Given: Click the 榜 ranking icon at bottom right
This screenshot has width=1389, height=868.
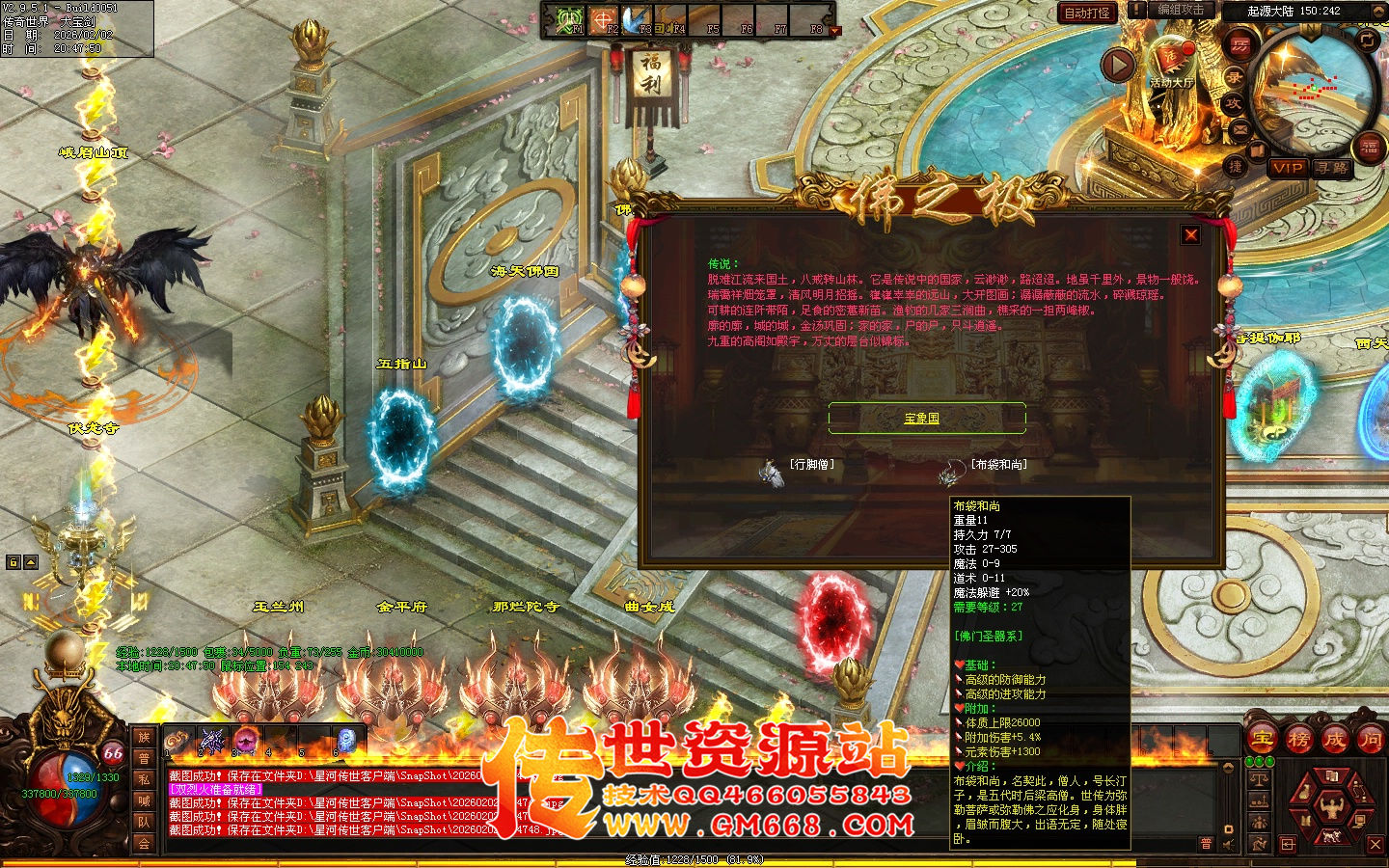Looking at the screenshot, I should (1299, 739).
